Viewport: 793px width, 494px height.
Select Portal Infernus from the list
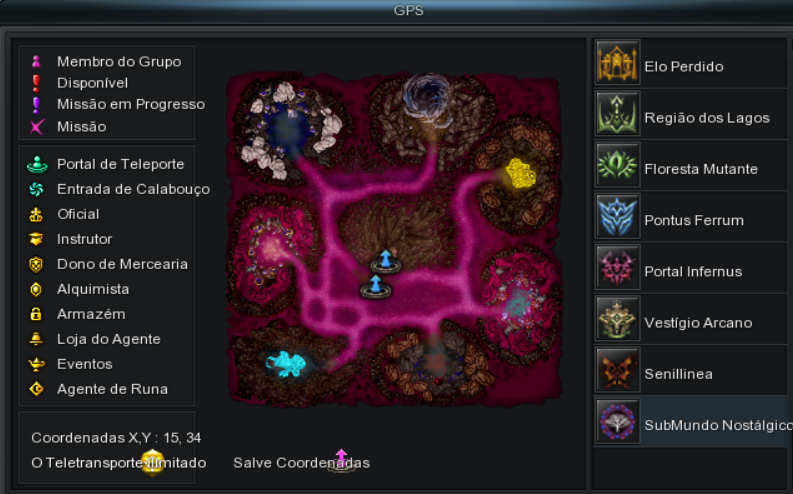(690, 271)
